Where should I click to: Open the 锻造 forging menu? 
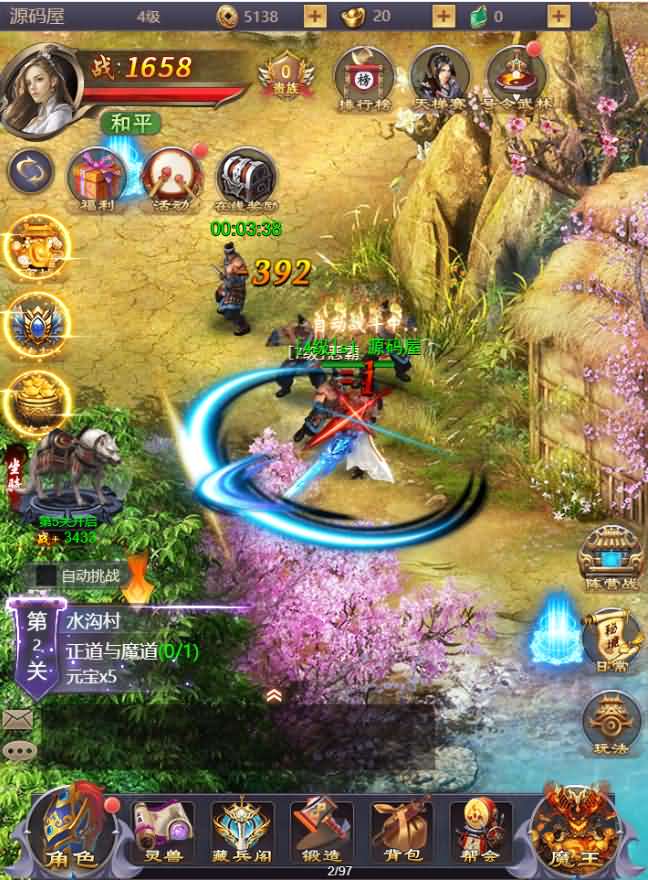(322, 829)
